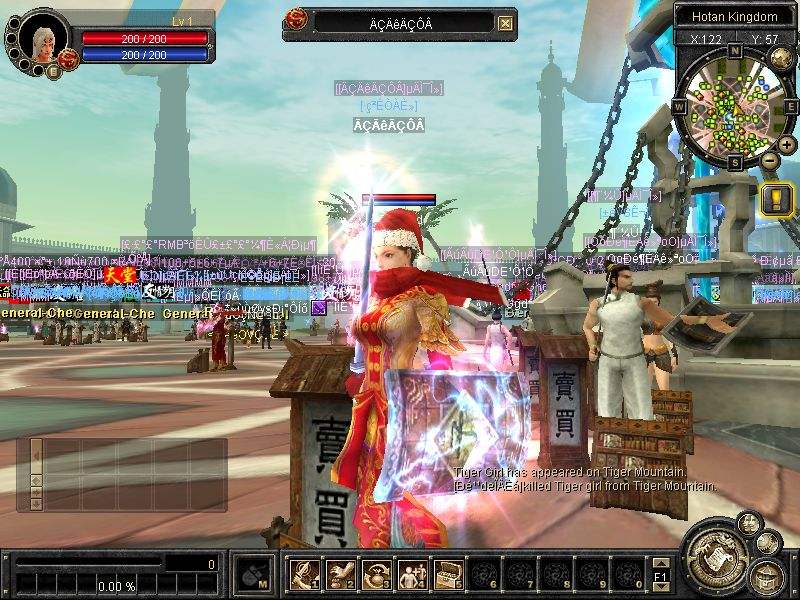Click the red emblem beside player bars
Viewport: 800px width, 600px height.
[x=70, y=59]
